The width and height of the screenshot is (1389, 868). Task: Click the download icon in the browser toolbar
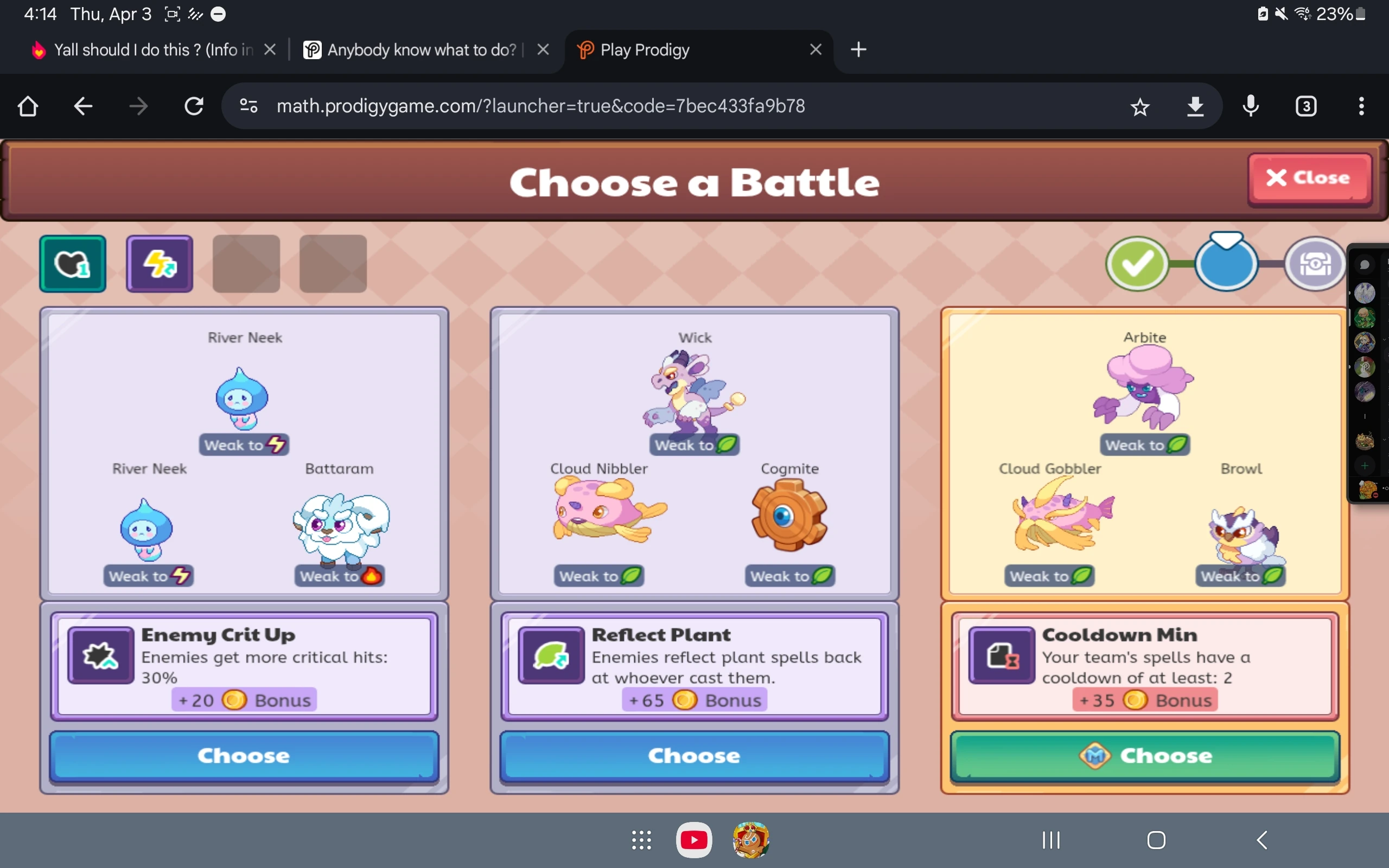pos(1196,106)
